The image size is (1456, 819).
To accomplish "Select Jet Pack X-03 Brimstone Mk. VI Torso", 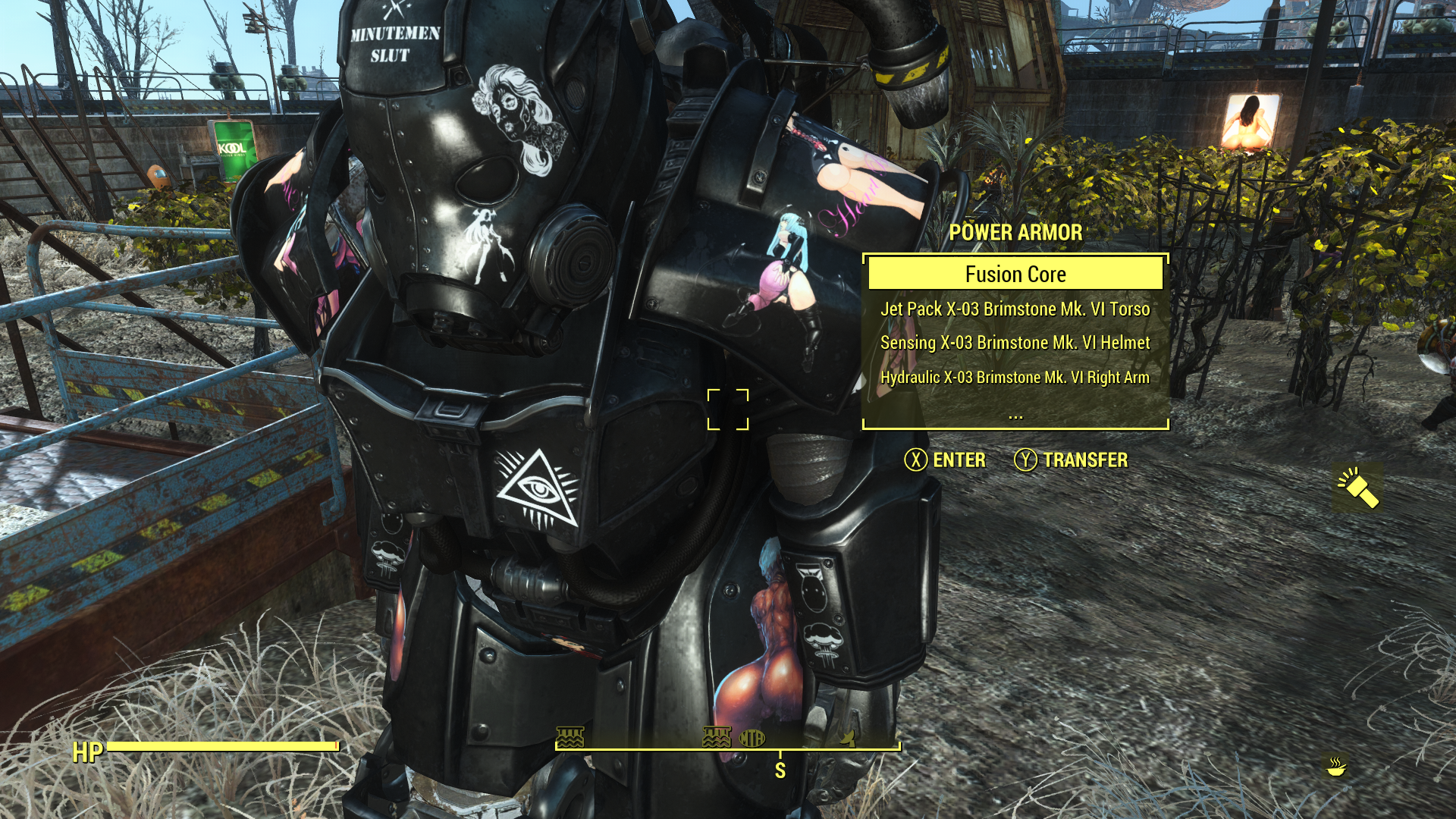I will [x=1016, y=309].
